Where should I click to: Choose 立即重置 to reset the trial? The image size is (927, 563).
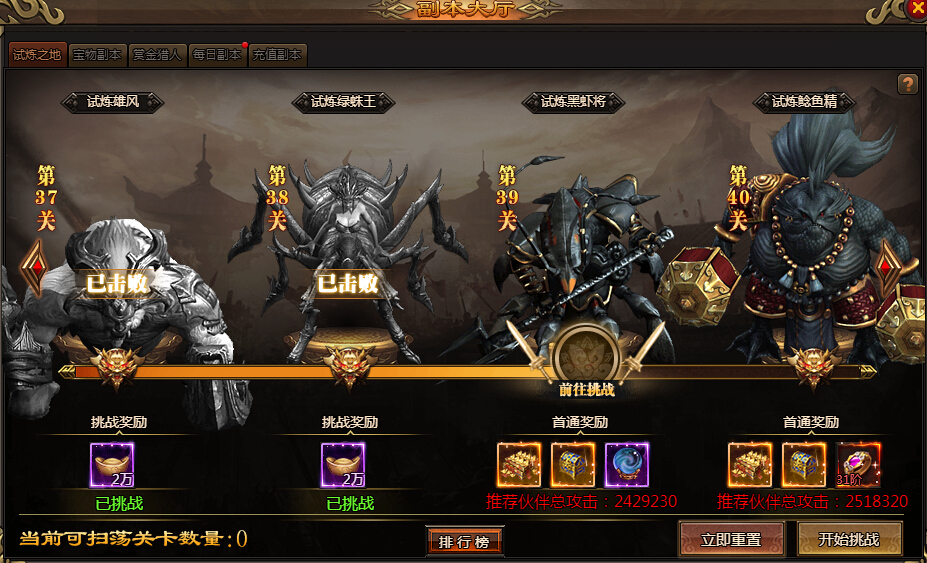[731, 539]
